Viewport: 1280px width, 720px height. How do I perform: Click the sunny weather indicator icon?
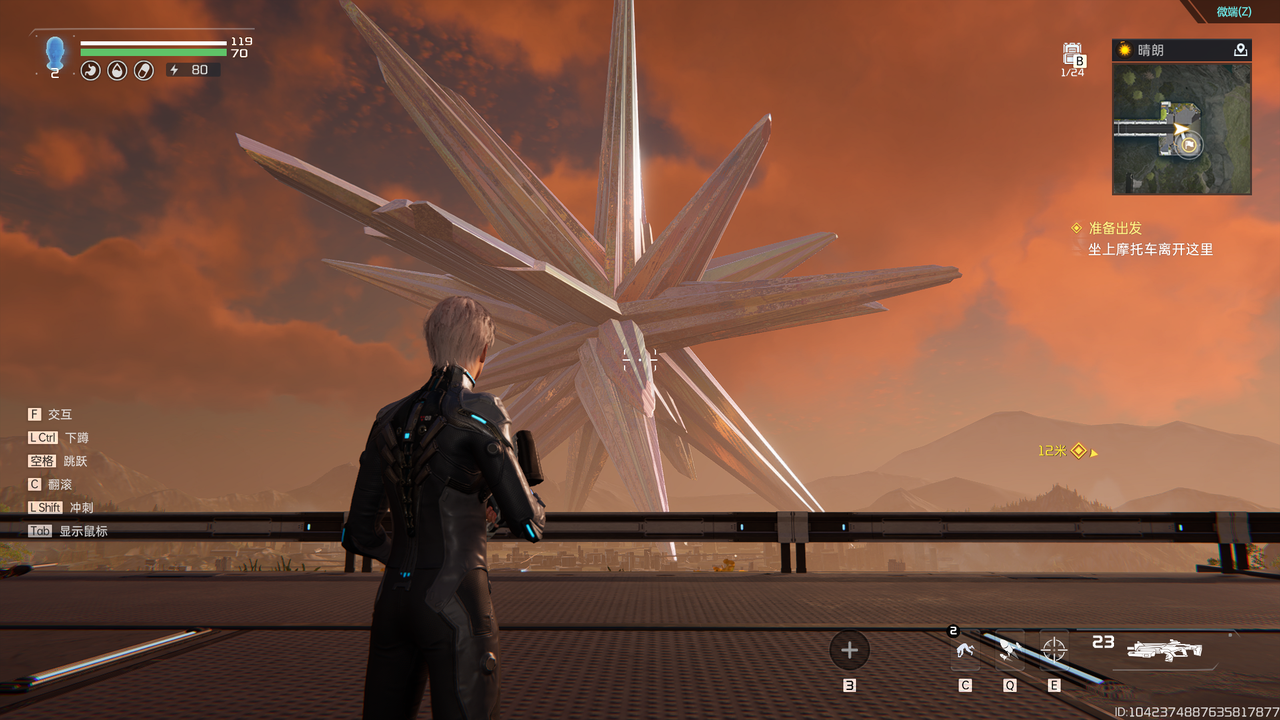coord(1125,50)
